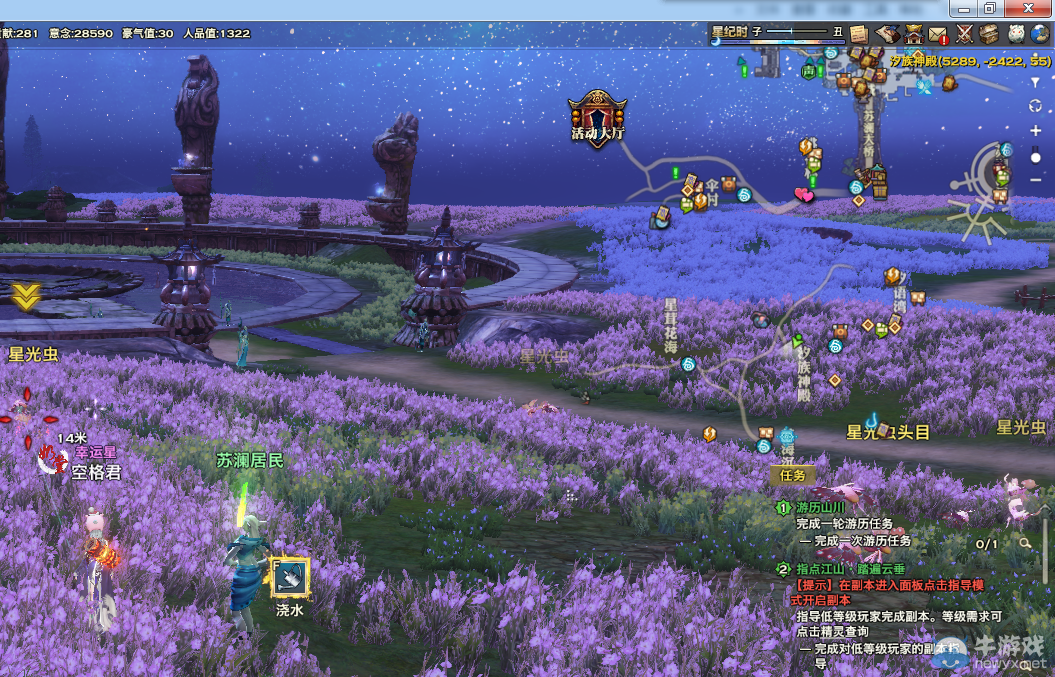Open the crossed swords combat menu
This screenshot has width=1055, height=677.
coord(964,34)
